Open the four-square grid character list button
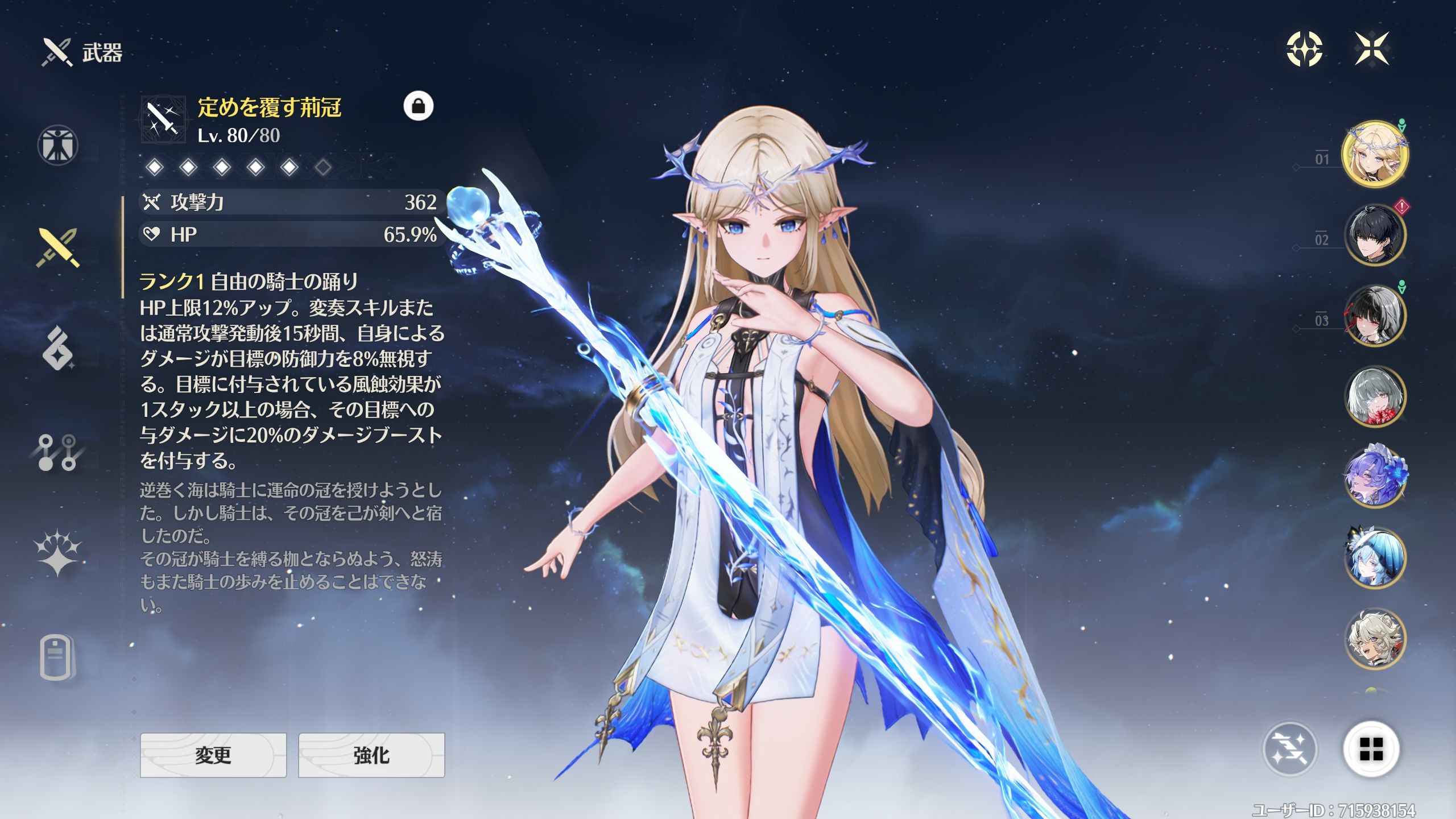 [x=1371, y=748]
